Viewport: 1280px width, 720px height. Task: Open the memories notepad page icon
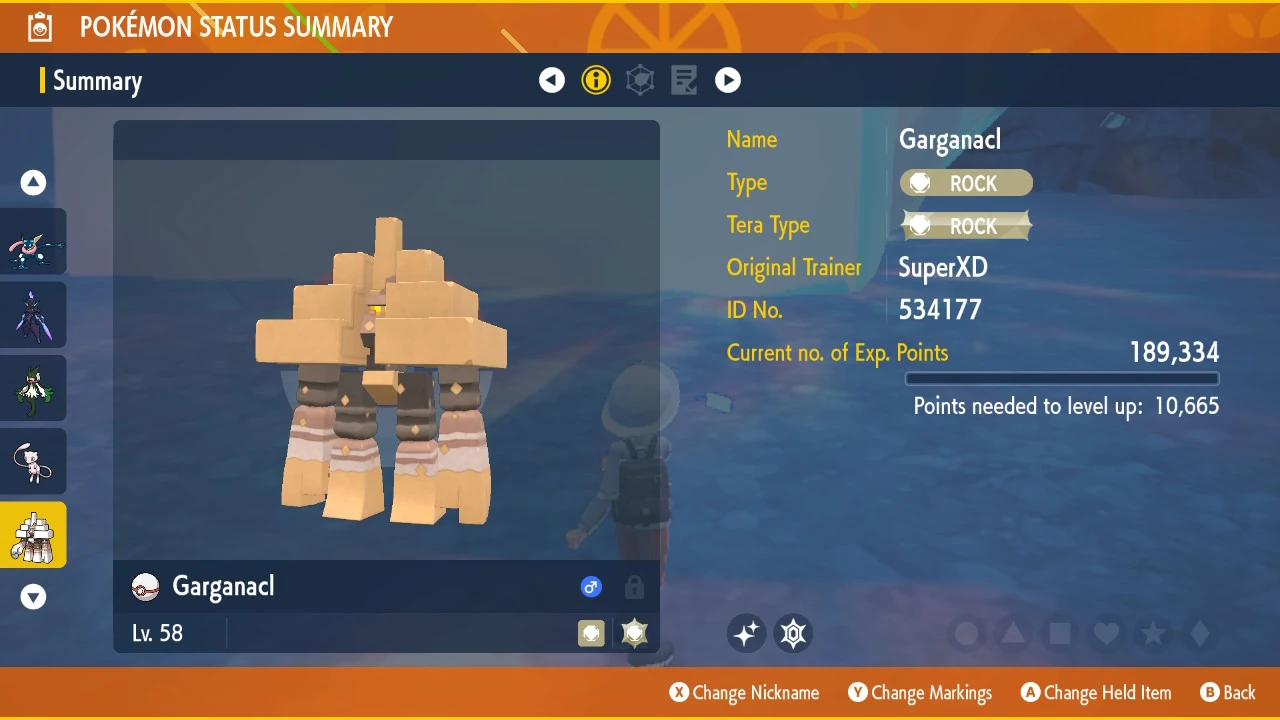point(684,80)
